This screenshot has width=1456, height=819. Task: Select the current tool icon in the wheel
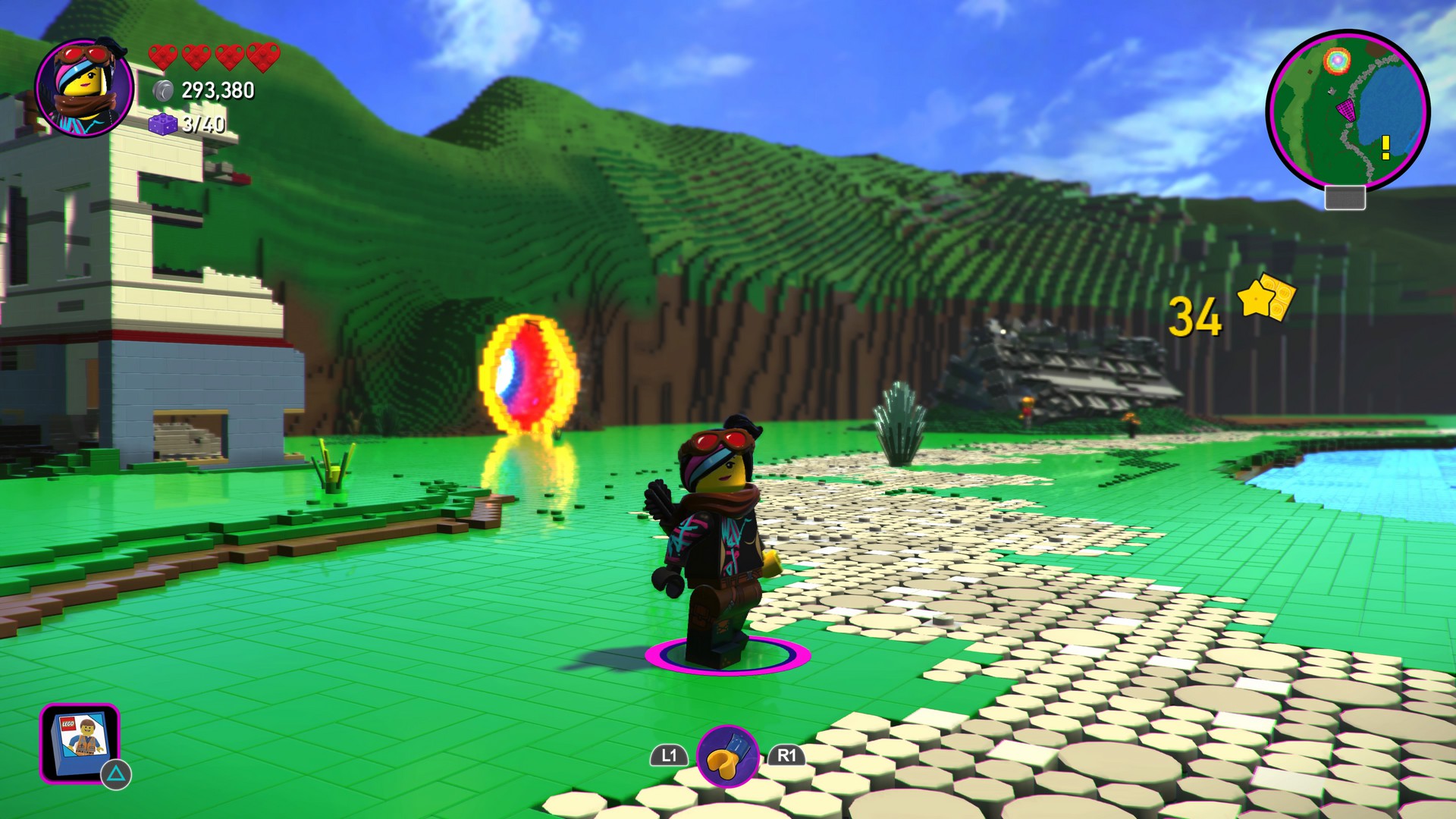coord(727,755)
